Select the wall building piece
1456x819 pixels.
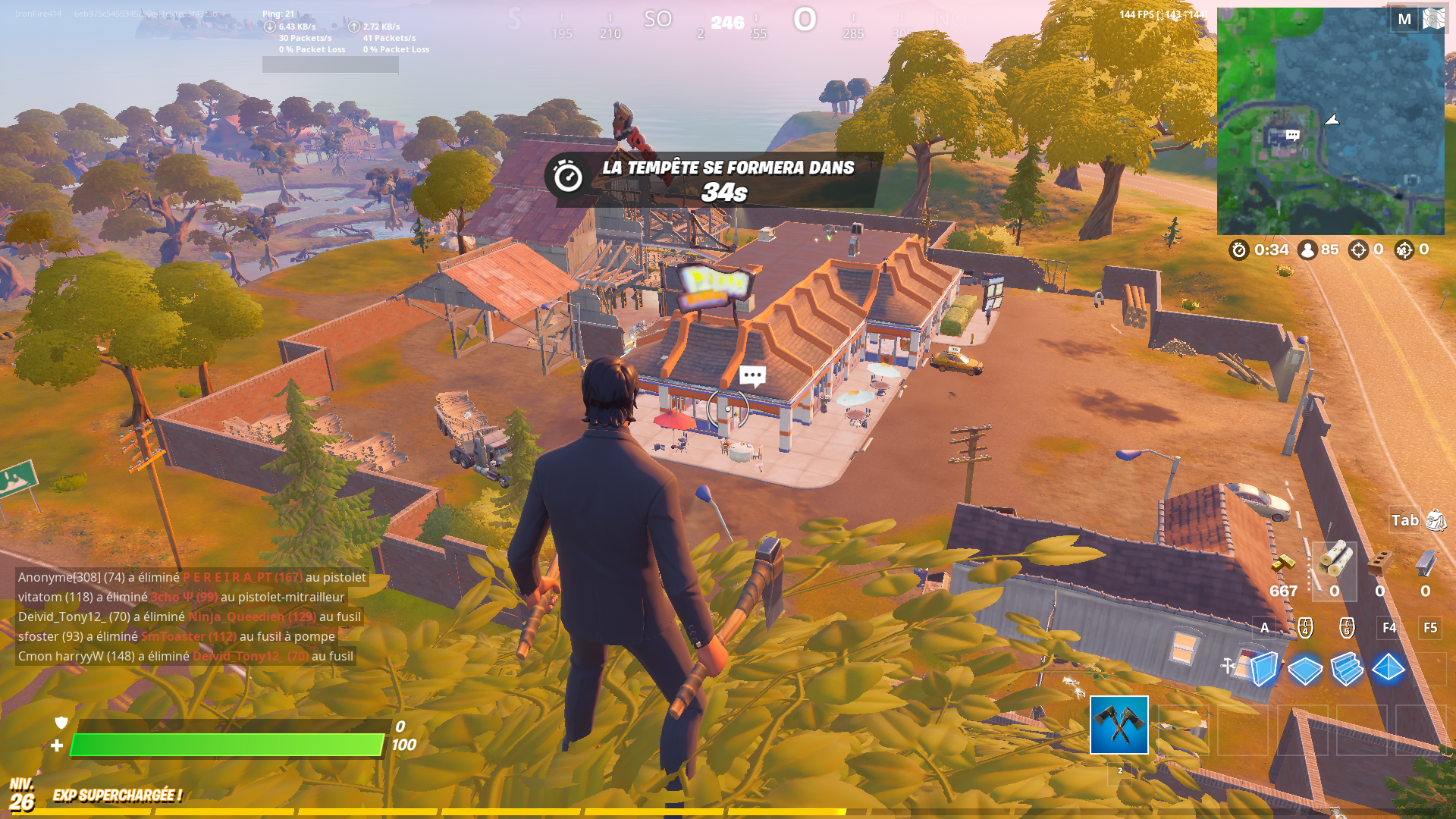pyautogui.click(x=1263, y=670)
